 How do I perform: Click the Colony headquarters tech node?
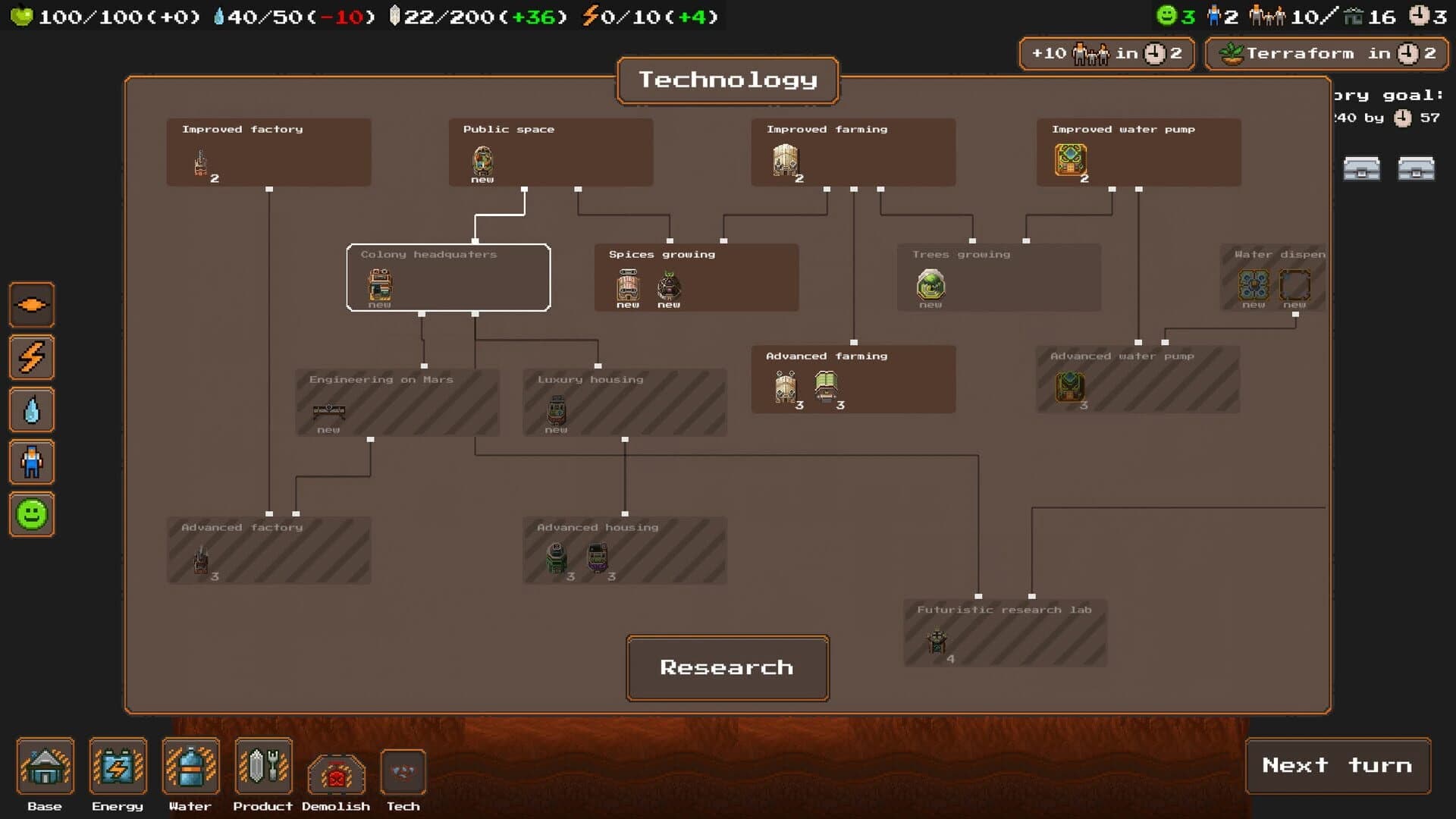[x=448, y=278]
